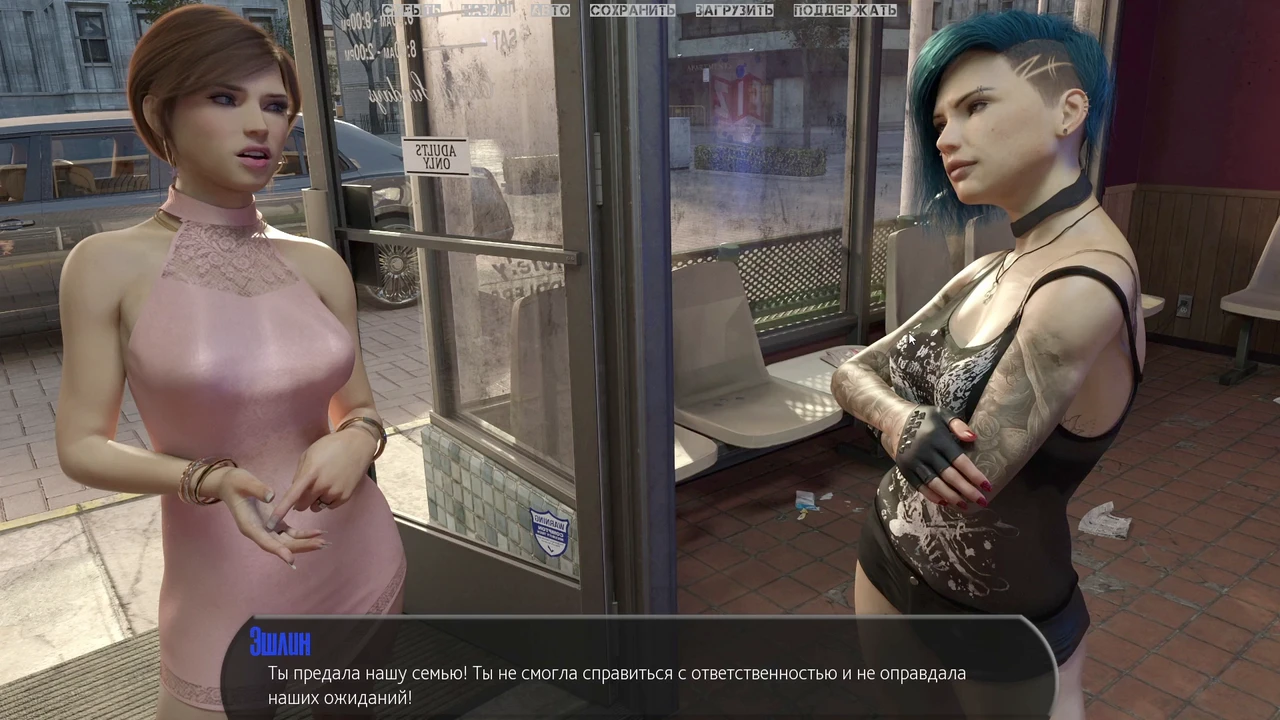Go back using the Назад button
The image size is (1280, 720).
pyautogui.click(x=487, y=10)
